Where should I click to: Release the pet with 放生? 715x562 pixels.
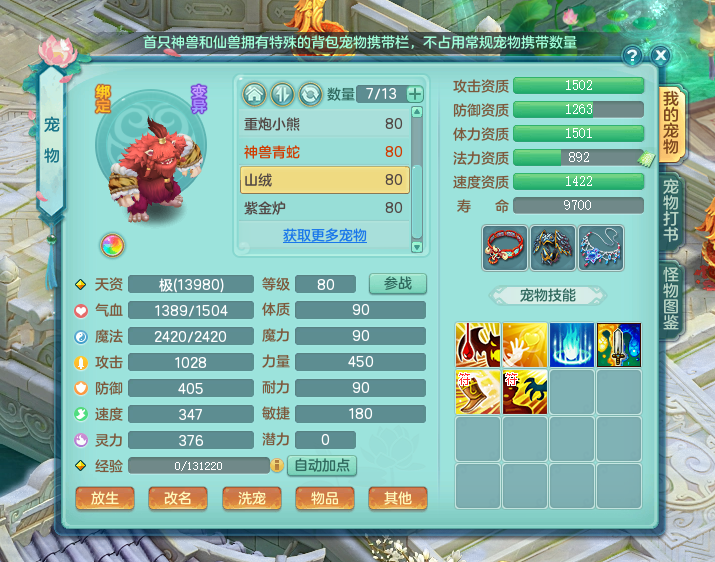(x=105, y=498)
